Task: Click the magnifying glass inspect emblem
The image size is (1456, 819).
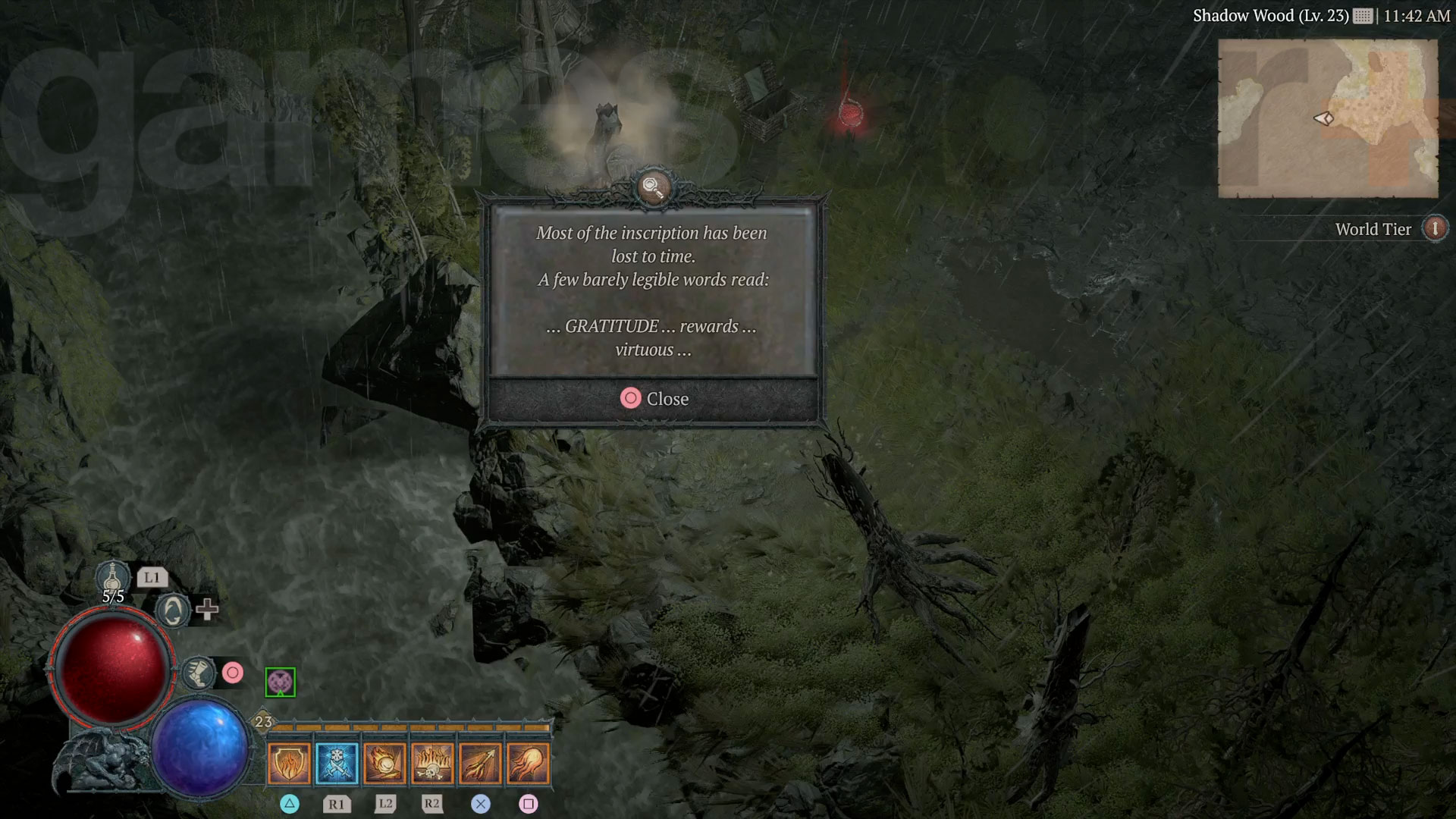Action: 653,187
